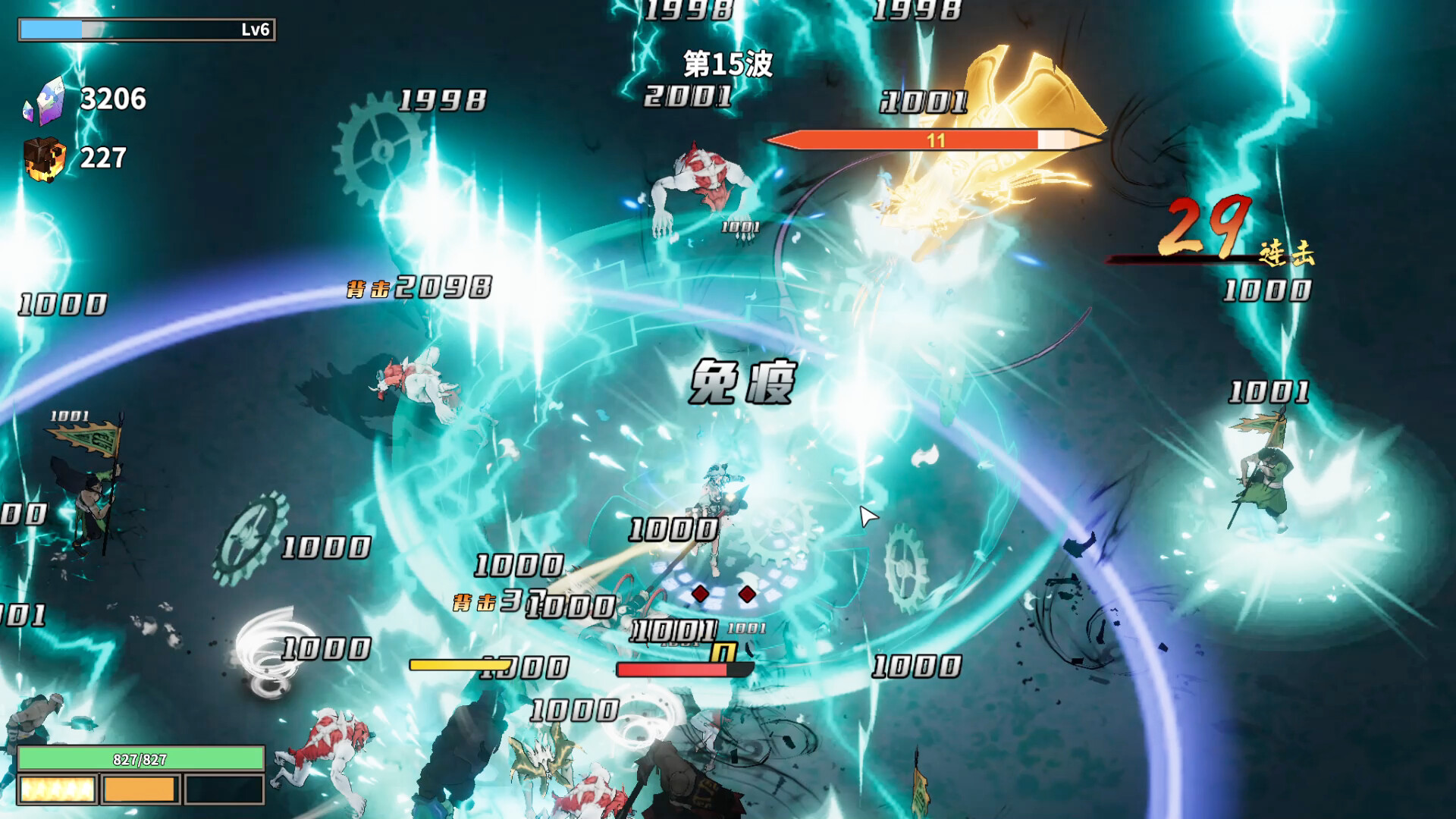The width and height of the screenshot is (1456, 819).
Task: Click the orange boss health bar labeled 11
Action: click(x=933, y=140)
